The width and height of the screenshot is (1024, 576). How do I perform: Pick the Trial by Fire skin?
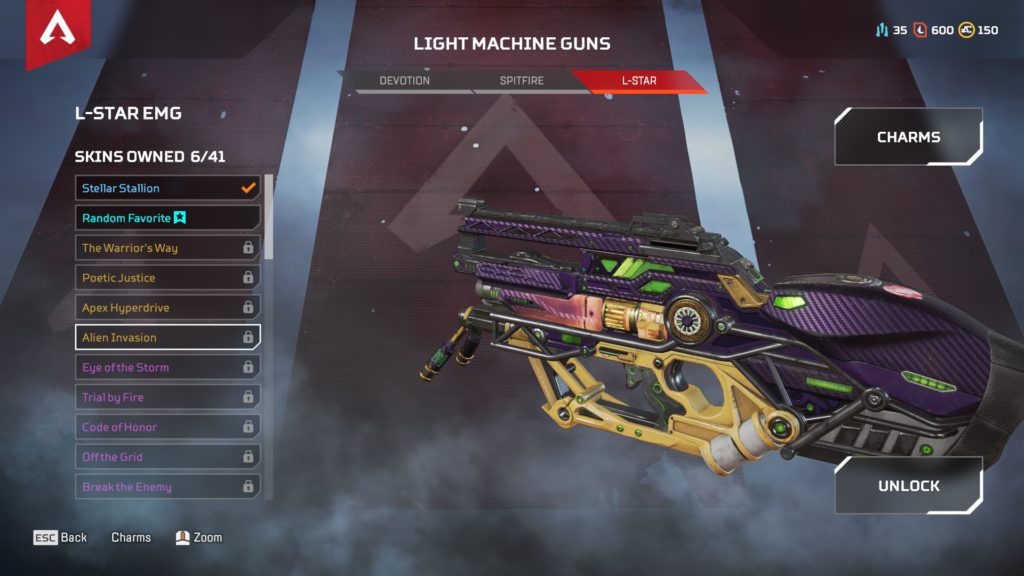[x=167, y=397]
